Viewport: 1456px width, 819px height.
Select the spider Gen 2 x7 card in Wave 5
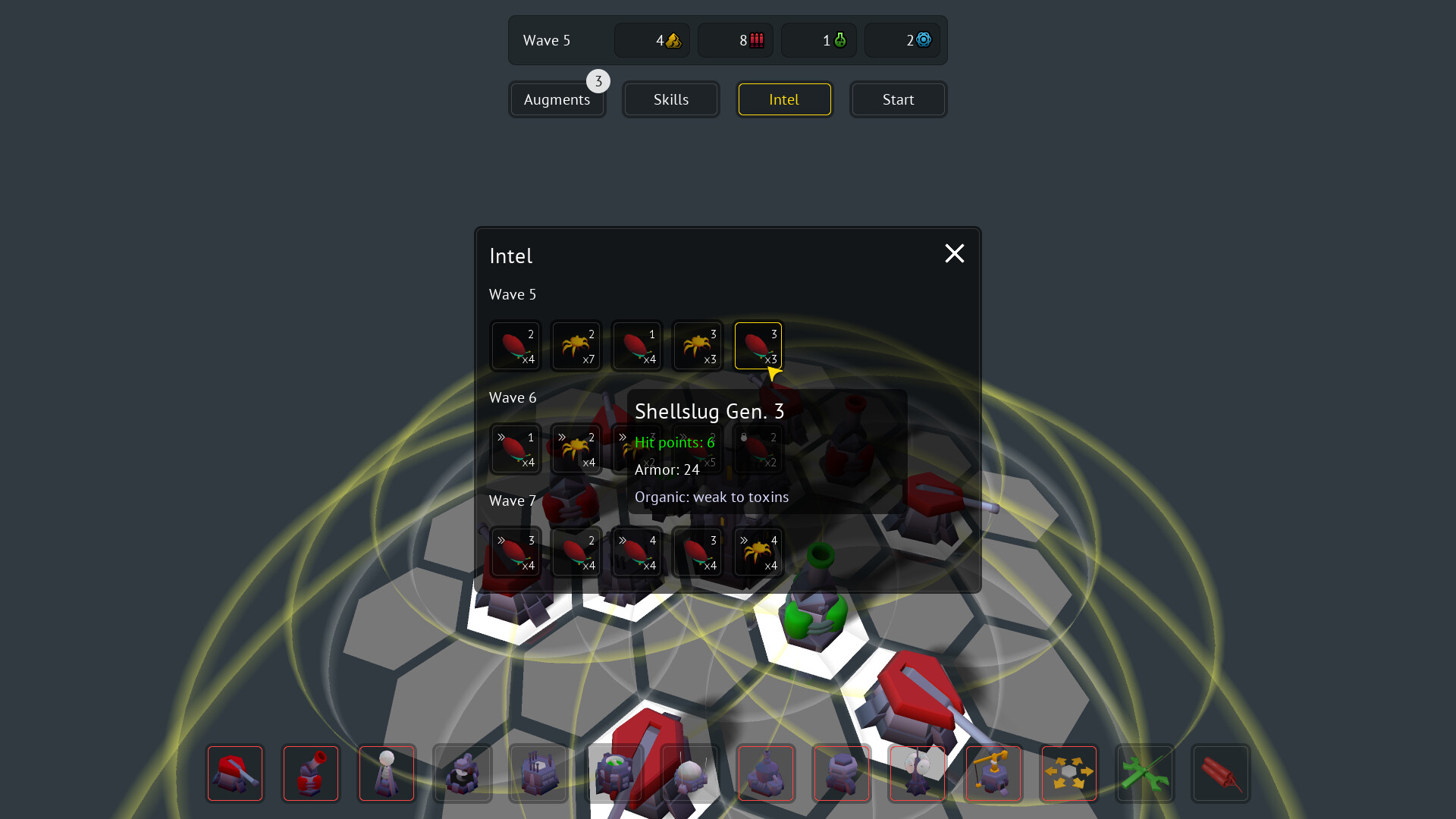pos(576,346)
